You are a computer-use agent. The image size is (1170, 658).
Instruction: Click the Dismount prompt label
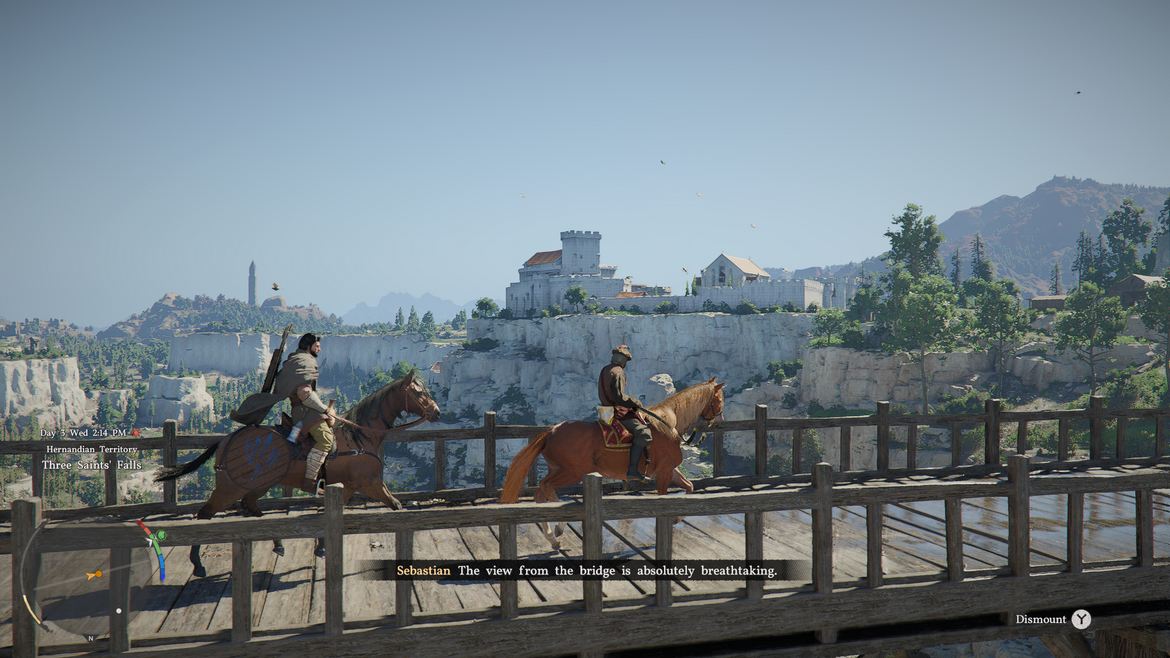point(1041,619)
